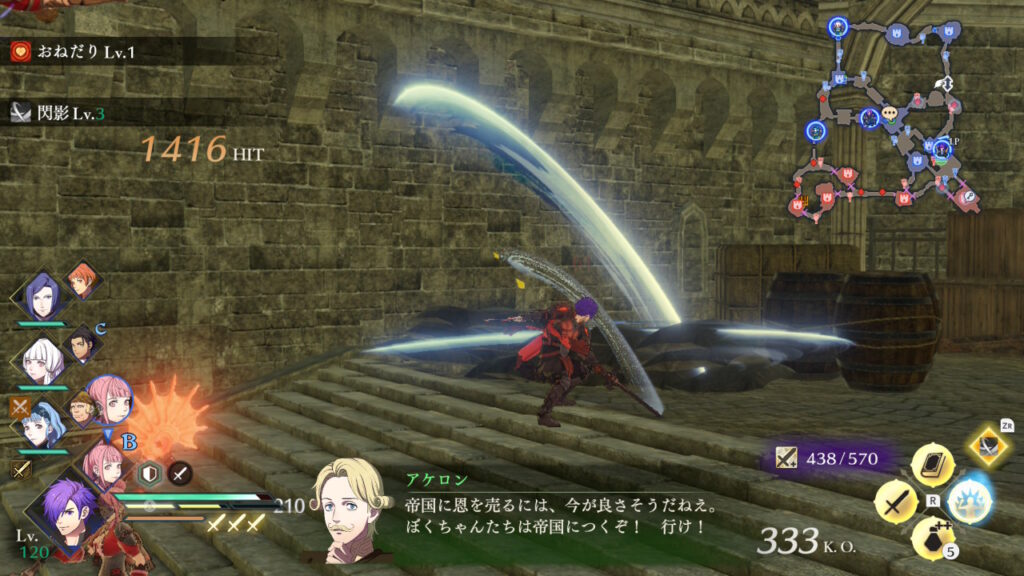Select the shield status icon
Screen dimensions: 1024x576
pyautogui.click(x=149, y=475)
